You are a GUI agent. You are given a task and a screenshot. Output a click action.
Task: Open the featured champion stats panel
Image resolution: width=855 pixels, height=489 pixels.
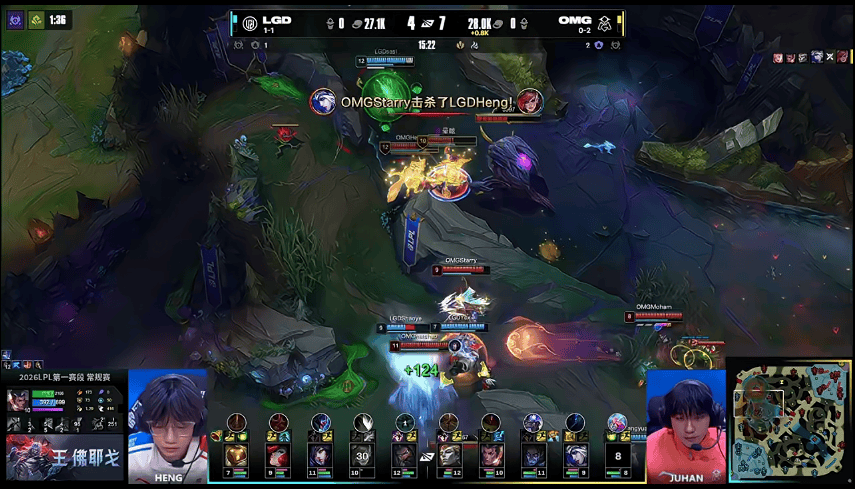tap(65, 410)
